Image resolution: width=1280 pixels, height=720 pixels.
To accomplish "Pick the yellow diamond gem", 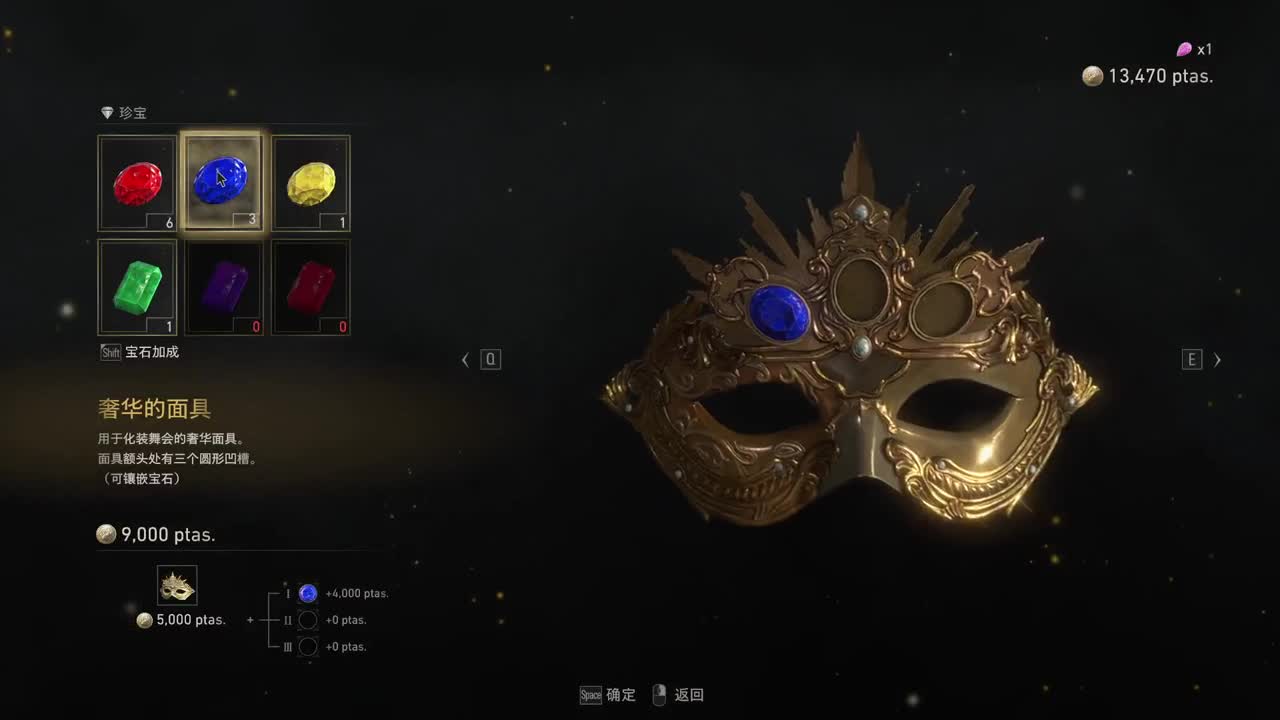I will [x=310, y=182].
